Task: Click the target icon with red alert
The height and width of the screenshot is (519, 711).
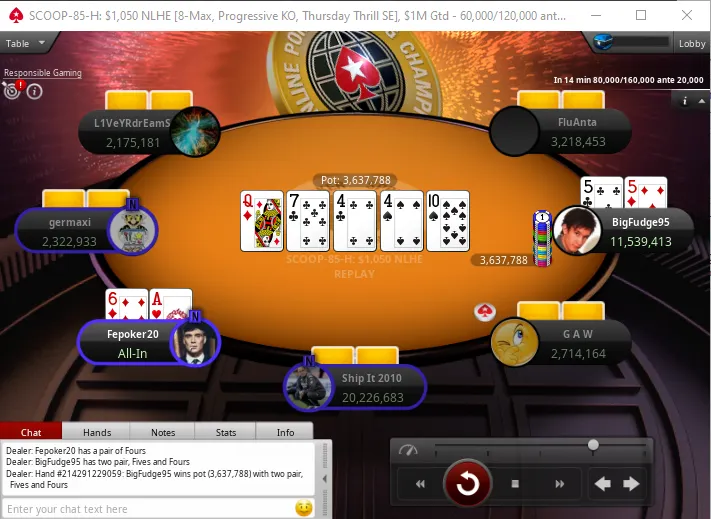Action: [13, 91]
